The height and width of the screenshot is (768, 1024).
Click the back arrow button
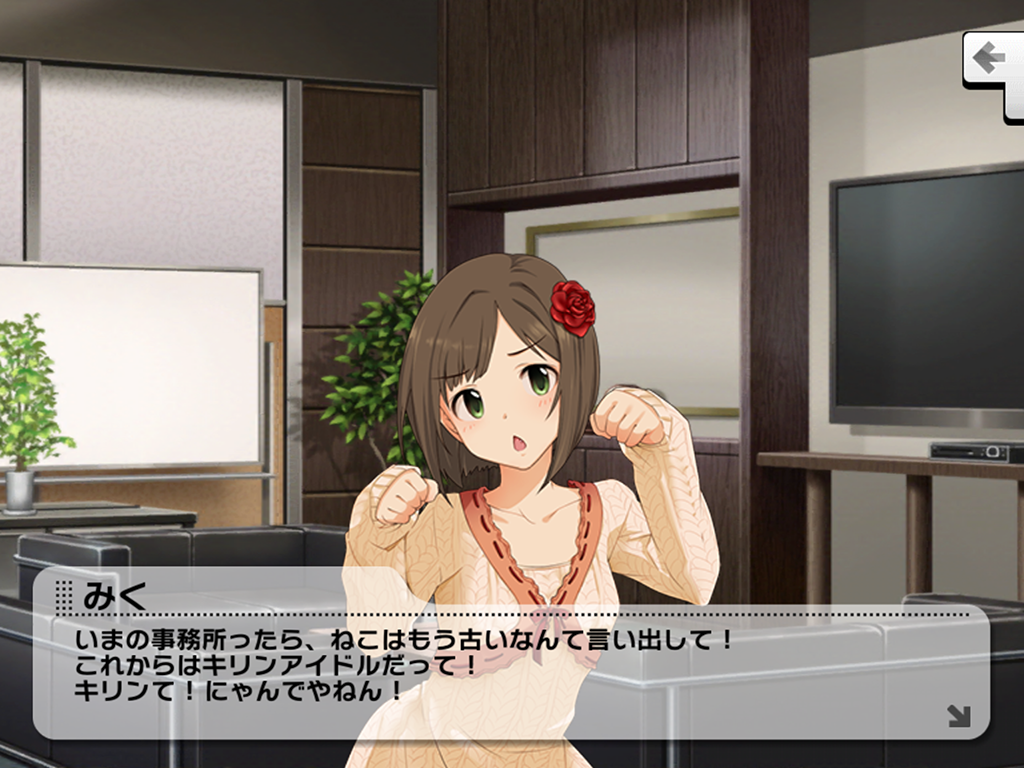991,59
